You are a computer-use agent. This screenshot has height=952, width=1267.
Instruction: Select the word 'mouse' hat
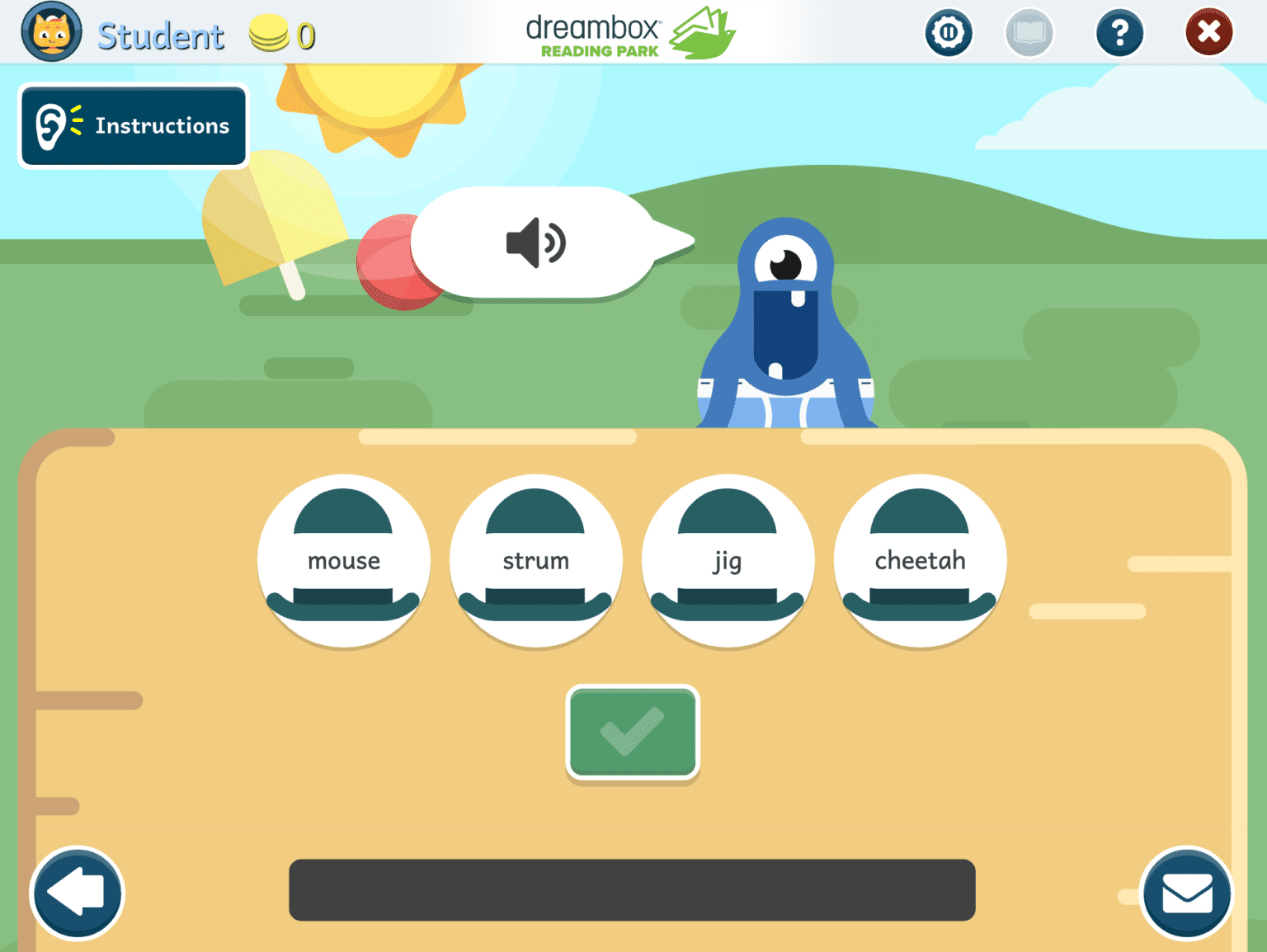[x=343, y=561]
